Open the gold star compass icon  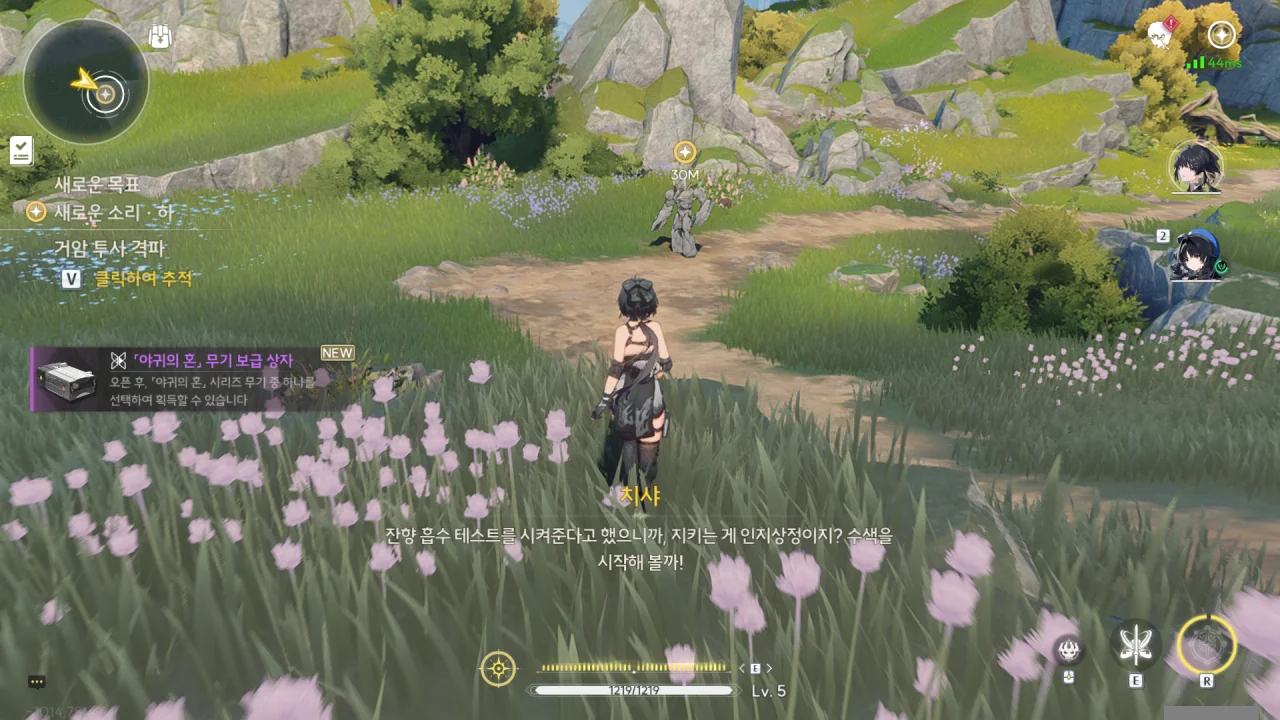(x=1221, y=35)
